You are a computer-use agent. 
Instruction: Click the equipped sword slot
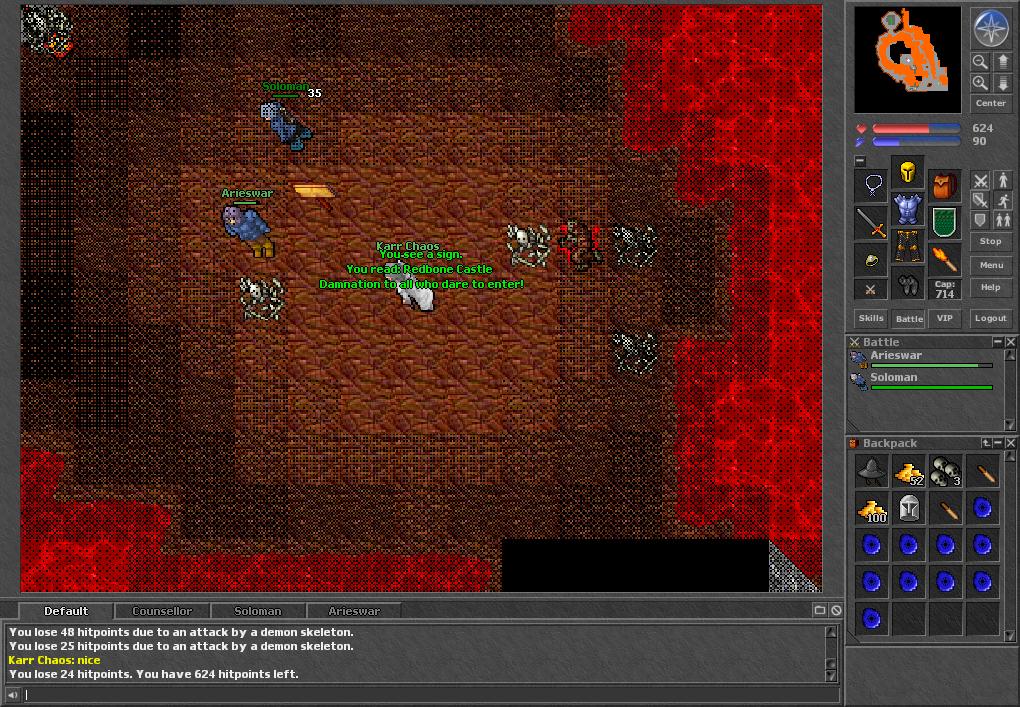872,224
